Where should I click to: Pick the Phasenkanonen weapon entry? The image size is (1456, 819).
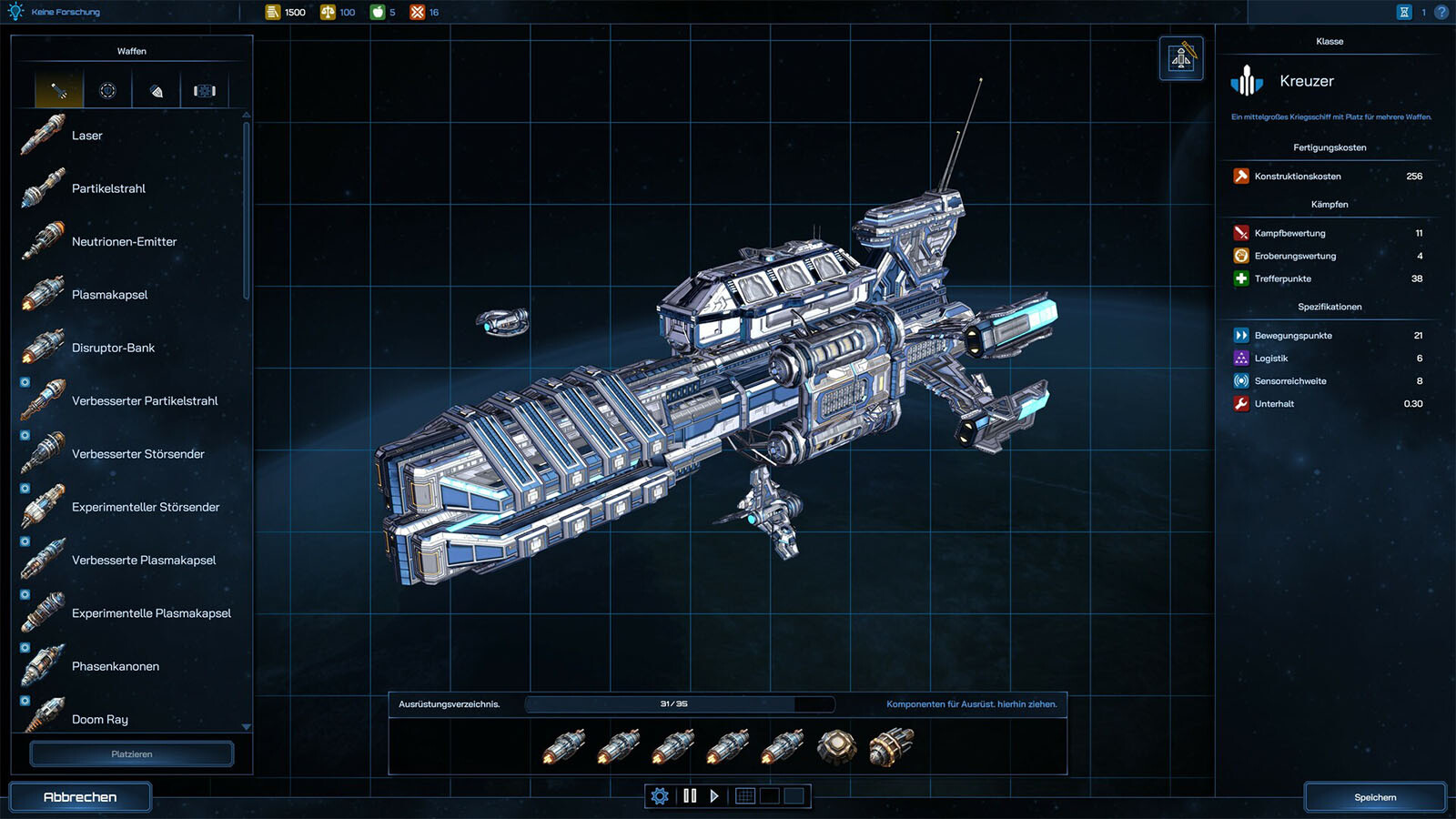point(115,666)
